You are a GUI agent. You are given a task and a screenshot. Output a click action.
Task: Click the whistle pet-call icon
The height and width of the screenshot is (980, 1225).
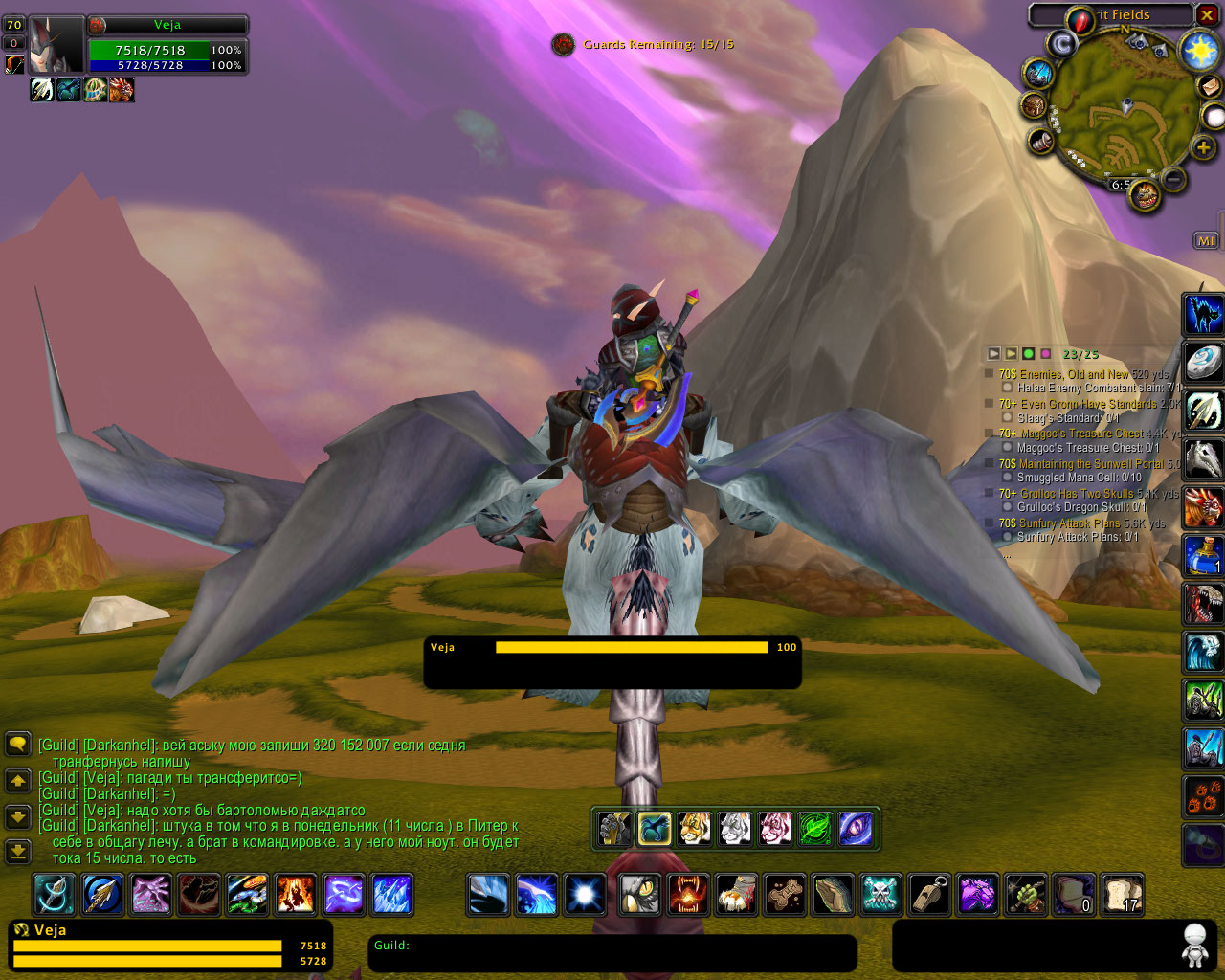928,894
